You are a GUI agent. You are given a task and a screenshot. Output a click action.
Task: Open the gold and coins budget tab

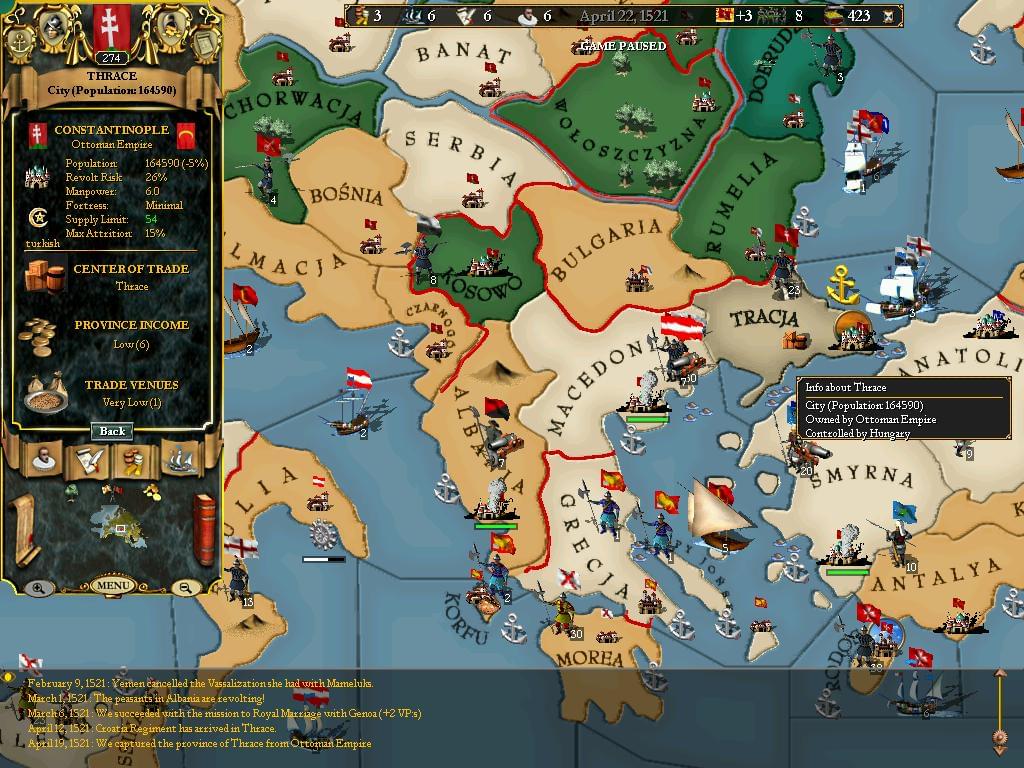click(132, 459)
